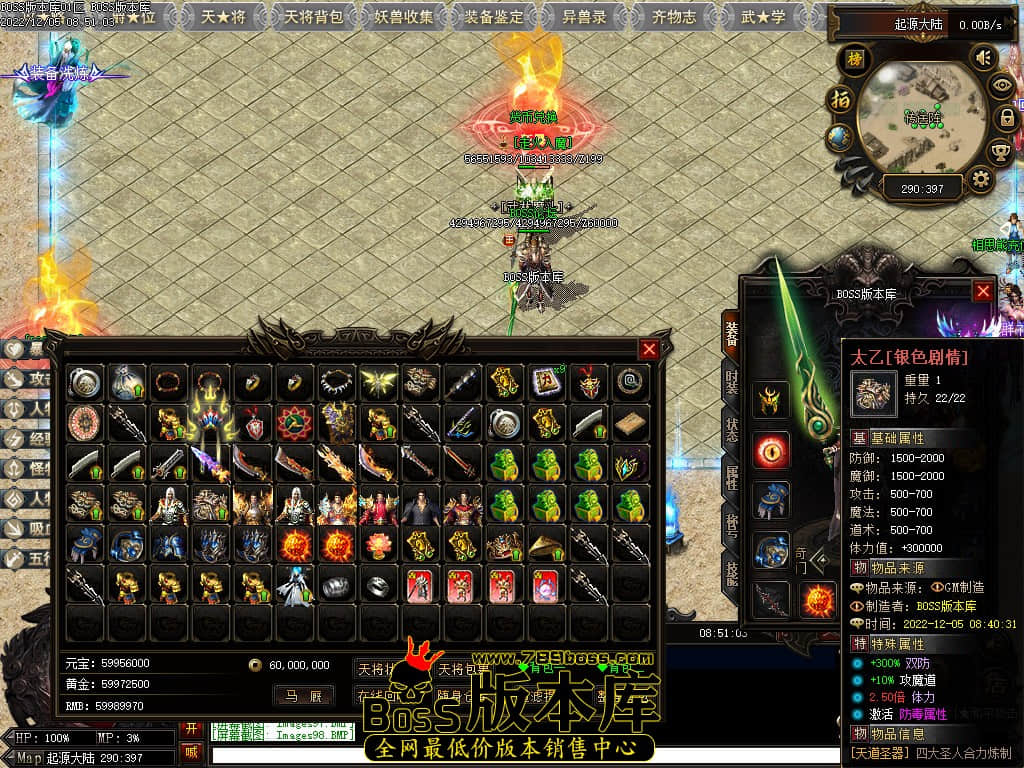This screenshot has height=768, width=1024.
Task: Click the red eye equipment slot
Action: [x=771, y=450]
